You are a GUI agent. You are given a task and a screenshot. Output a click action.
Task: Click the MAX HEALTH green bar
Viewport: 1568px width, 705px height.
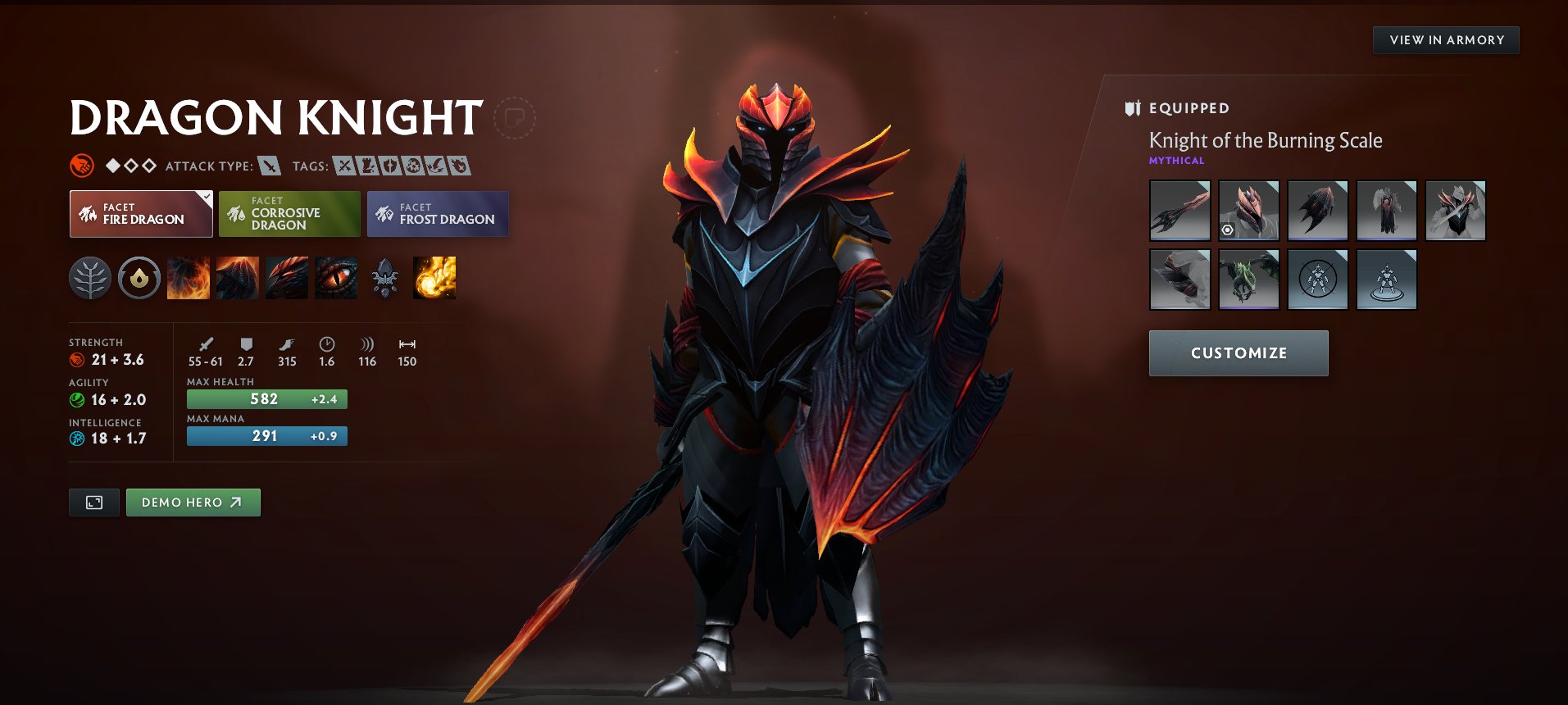click(x=266, y=398)
